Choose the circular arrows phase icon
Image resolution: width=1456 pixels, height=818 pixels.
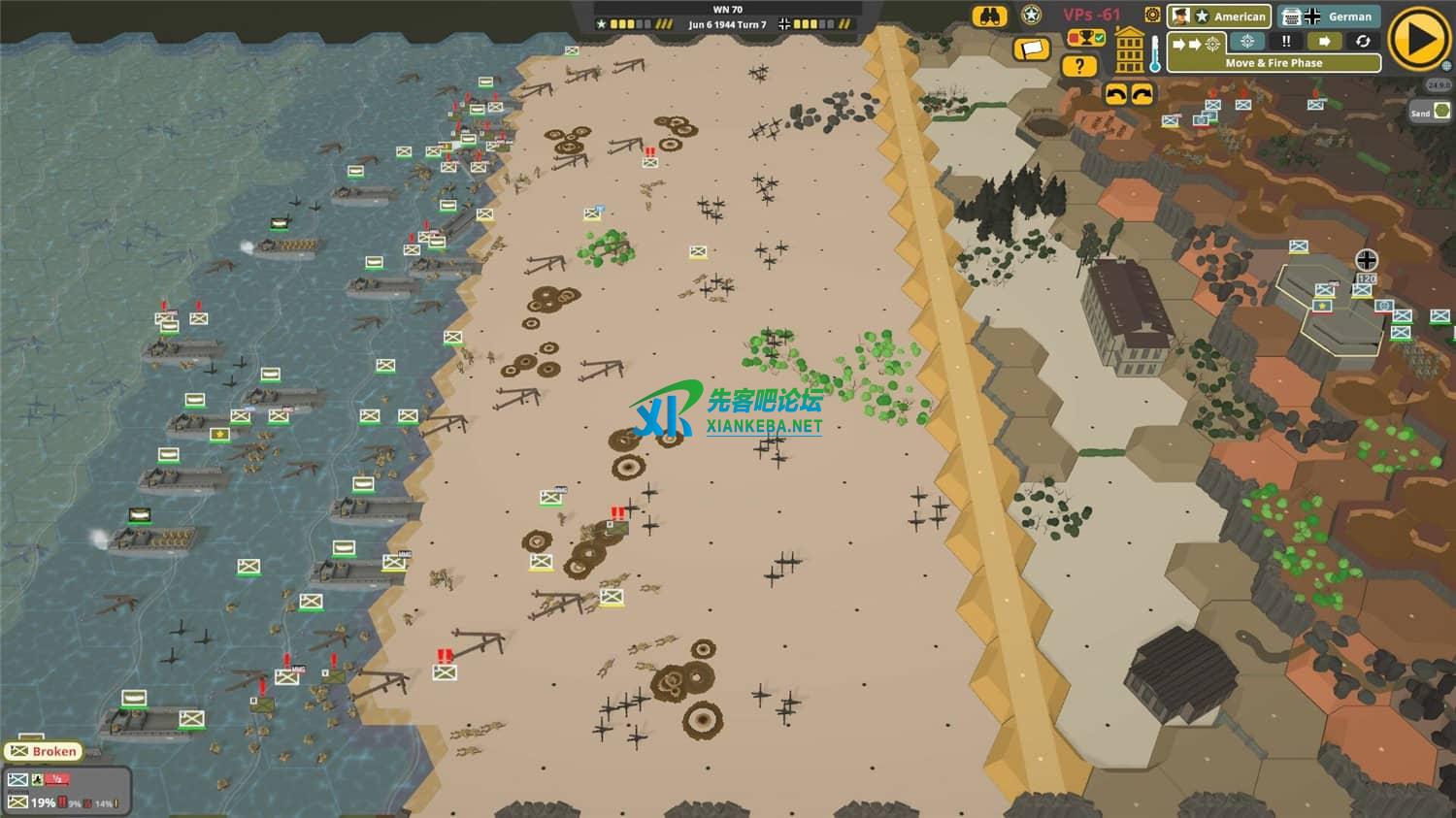click(x=1363, y=42)
